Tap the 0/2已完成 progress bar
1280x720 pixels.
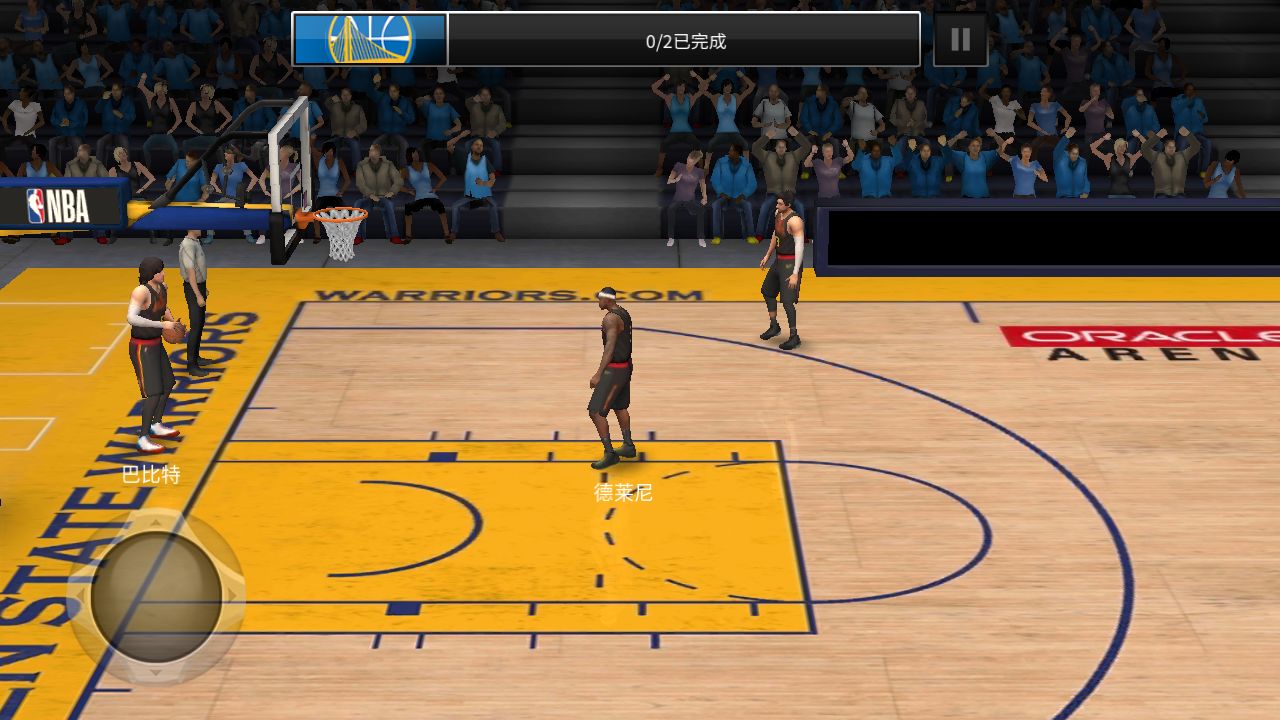(685, 41)
